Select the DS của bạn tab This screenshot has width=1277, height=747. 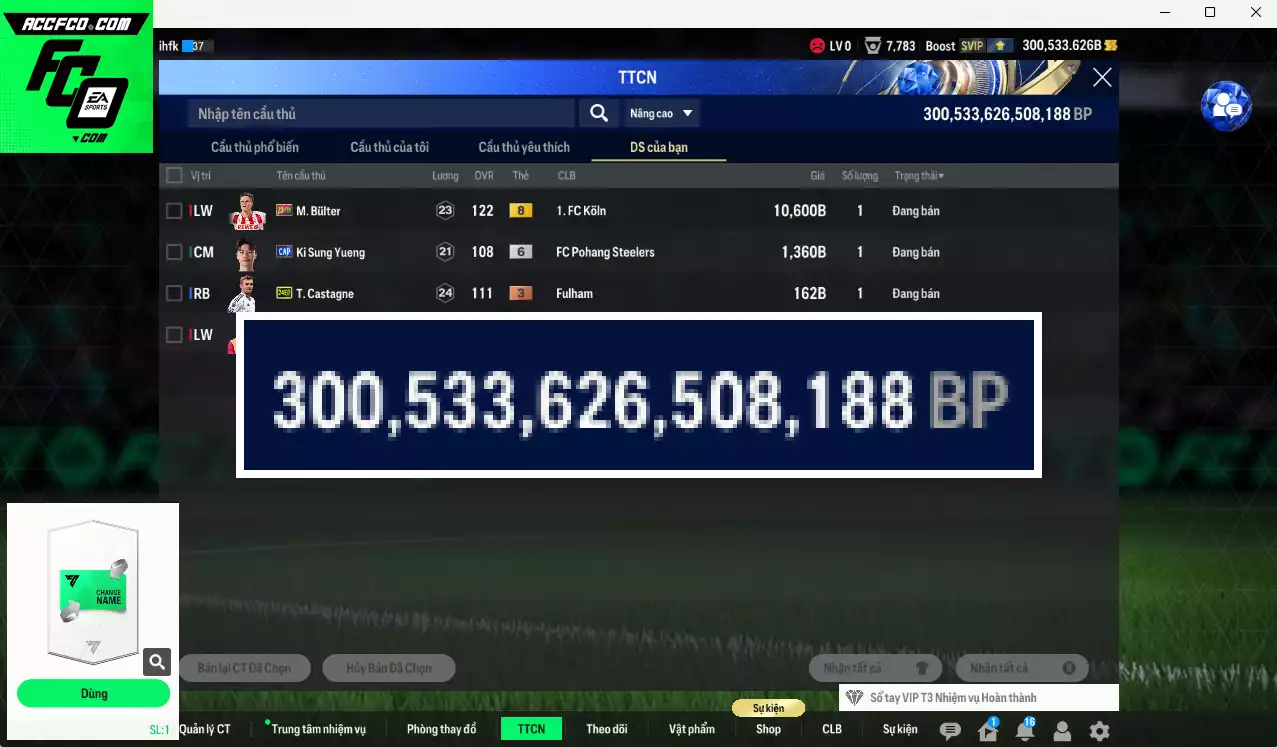658,147
